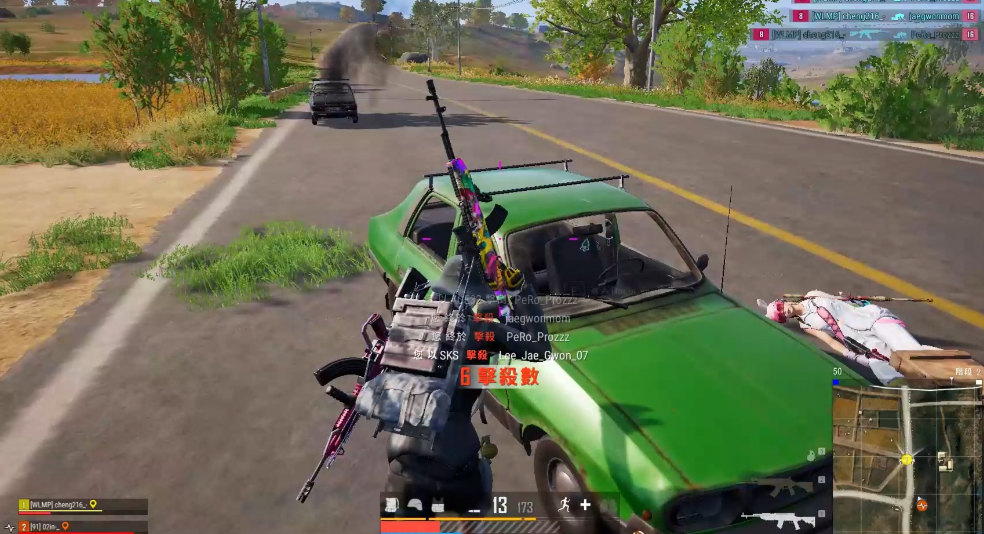The image size is (984, 534).
Task: Select the upper weapon slot above the rifle
Action: 785,488
